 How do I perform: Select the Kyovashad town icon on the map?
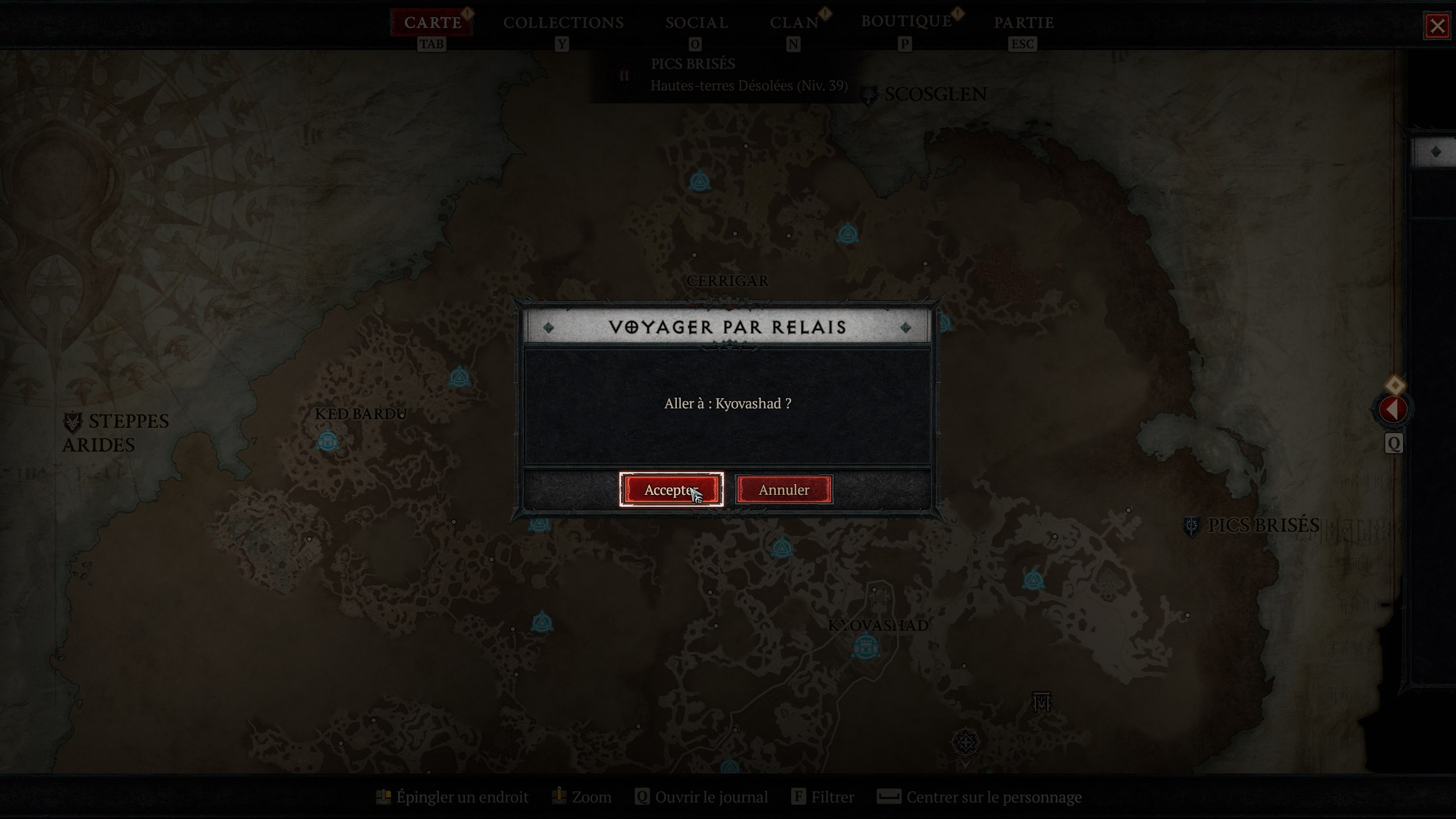(x=865, y=645)
